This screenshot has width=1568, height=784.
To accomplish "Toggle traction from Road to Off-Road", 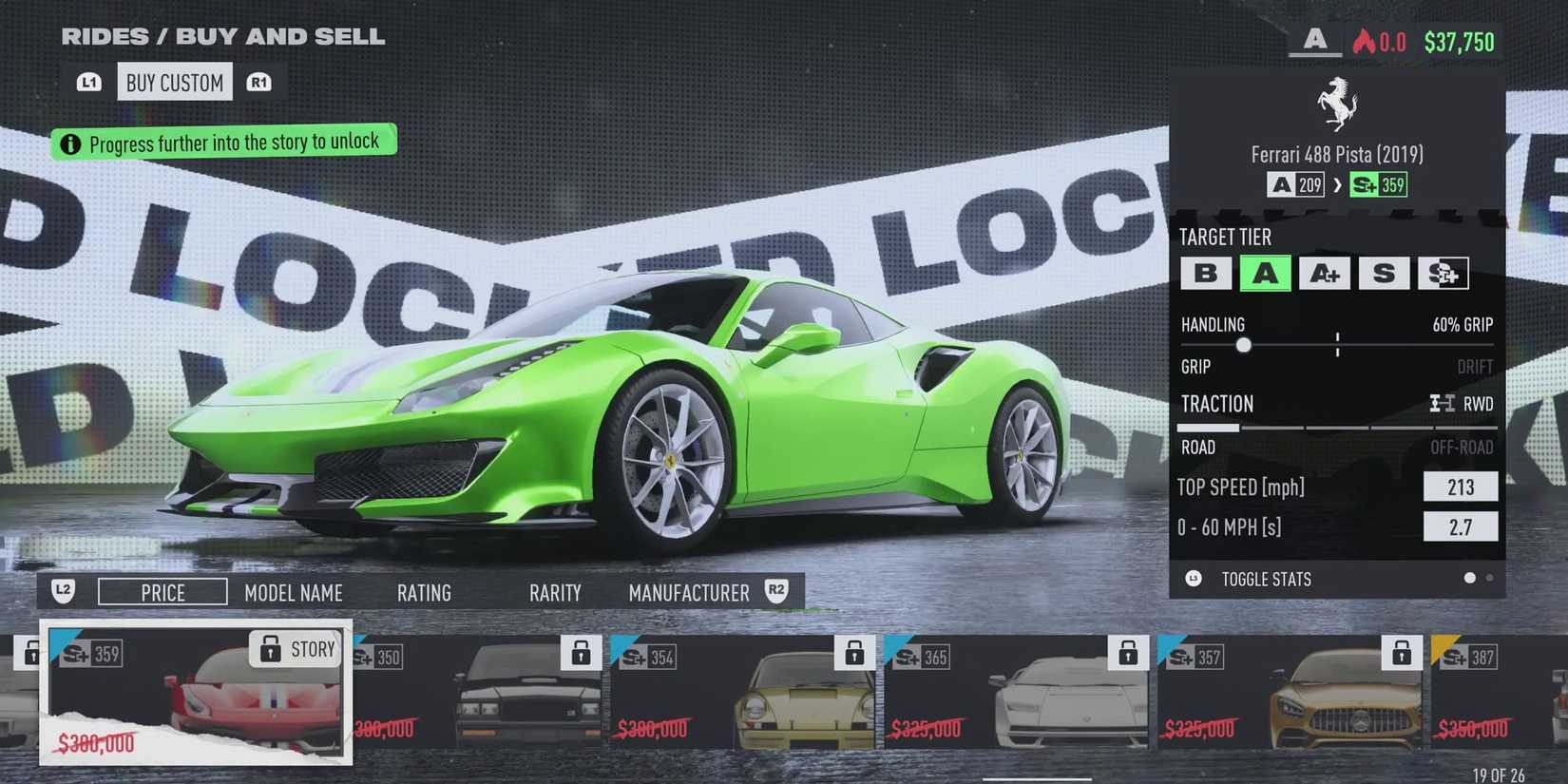I will pyautogui.click(x=1461, y=447).
